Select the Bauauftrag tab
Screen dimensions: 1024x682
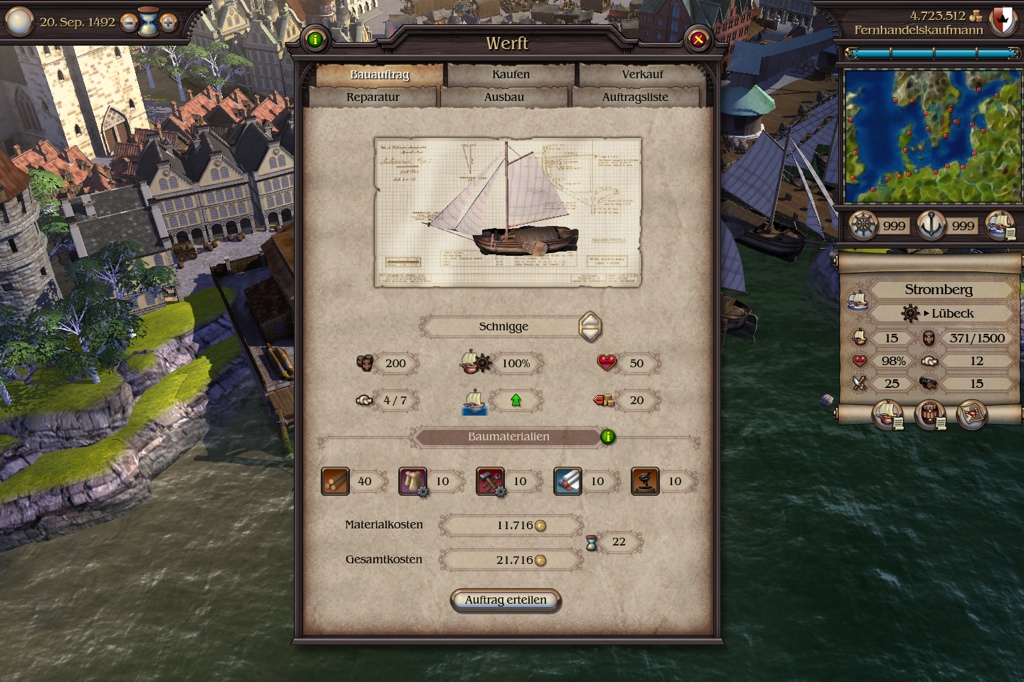click(x=380, y=74)
